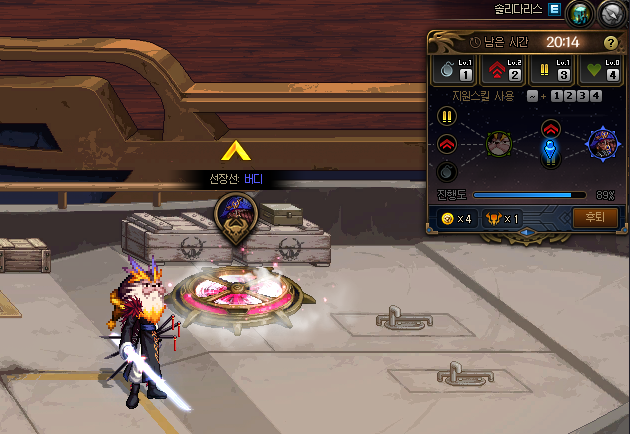Open the gray round icon in top corner
Image resolution: width=630 pixels, height=434 pixels.
coord(611,13)
